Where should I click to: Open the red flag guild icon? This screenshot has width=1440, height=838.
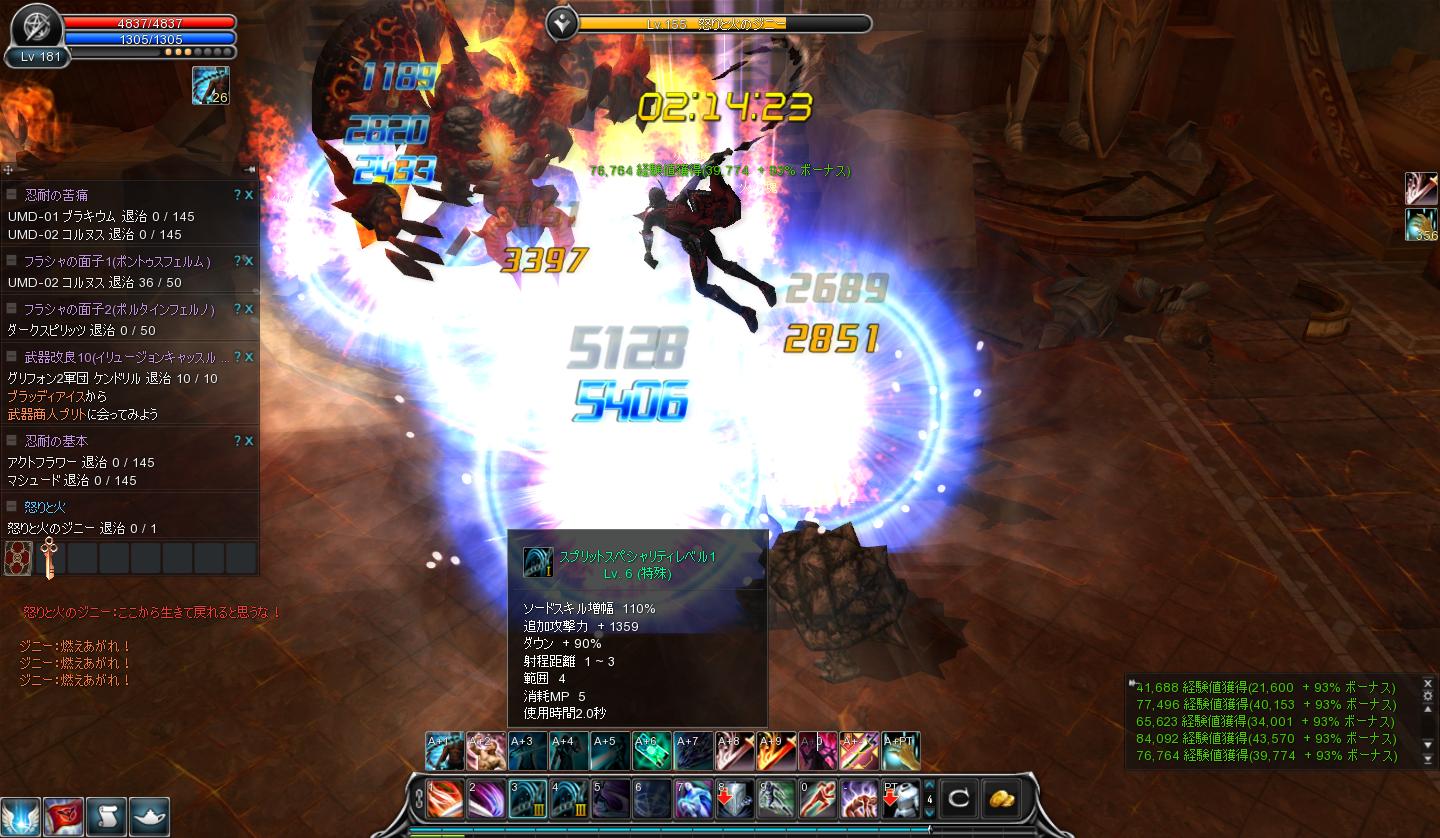click(x=63, y=817)
